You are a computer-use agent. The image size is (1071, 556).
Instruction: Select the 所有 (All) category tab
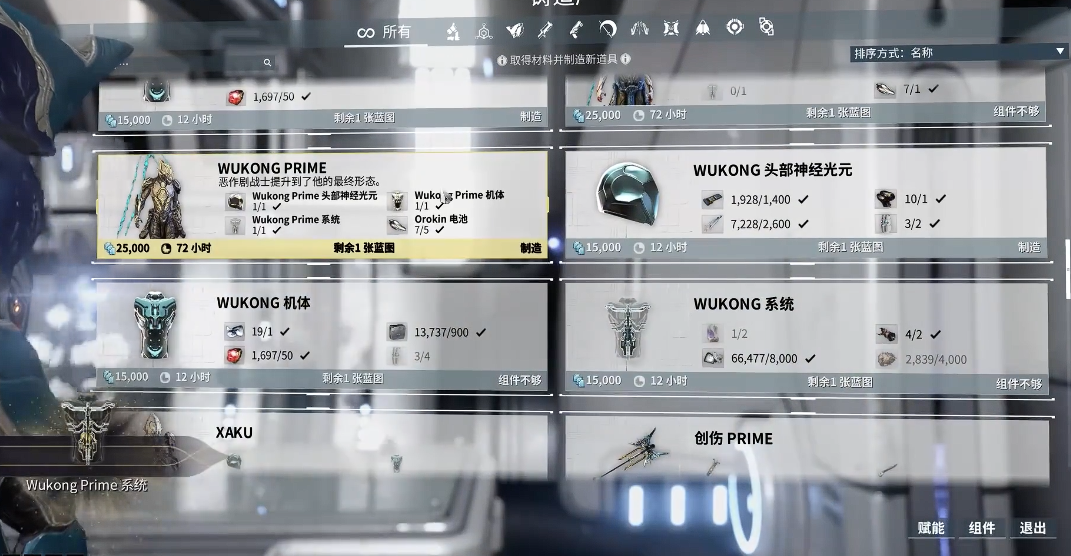pyautogui.click(x=385, y=32)
